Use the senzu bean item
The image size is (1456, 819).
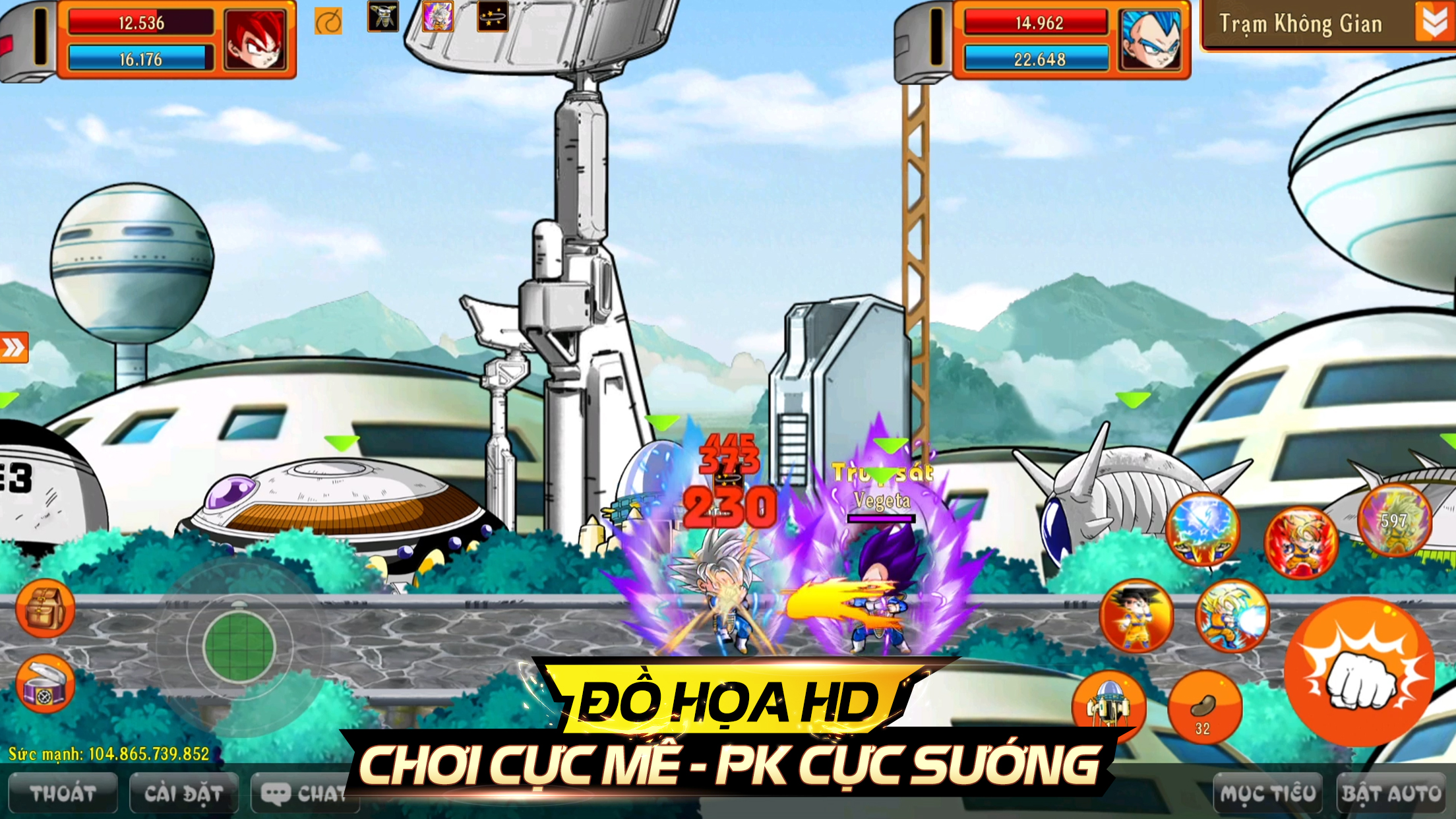tap(1204, 707)
